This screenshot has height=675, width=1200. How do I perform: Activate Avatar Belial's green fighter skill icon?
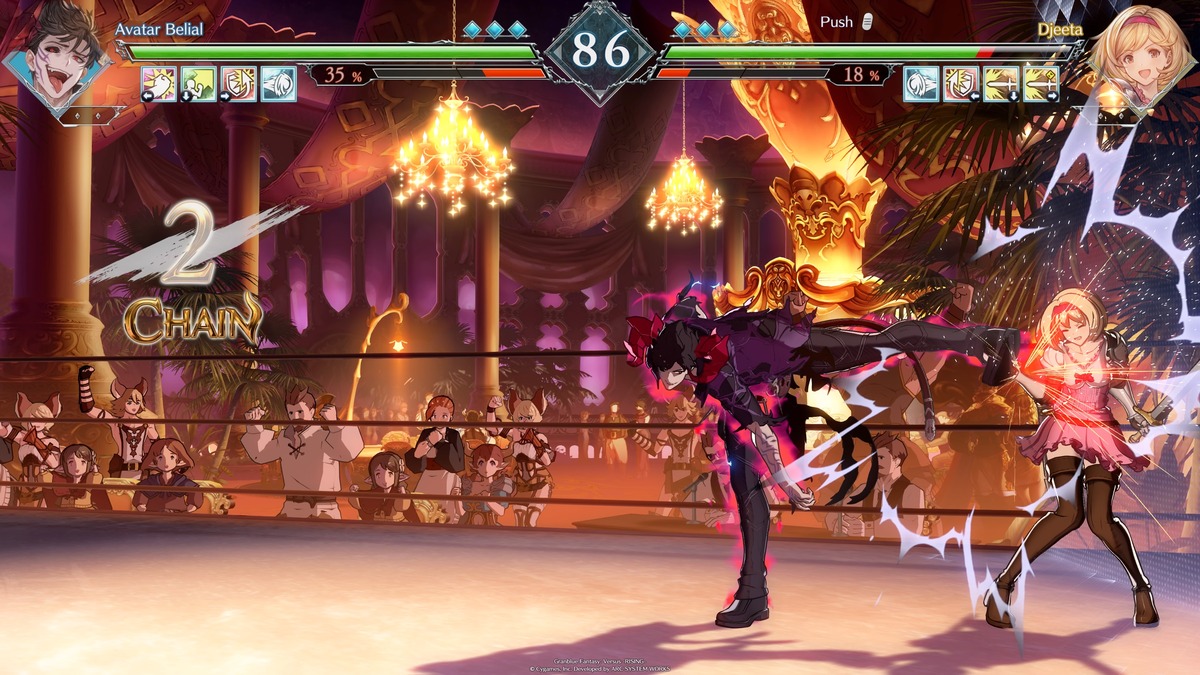pos(199,84)
